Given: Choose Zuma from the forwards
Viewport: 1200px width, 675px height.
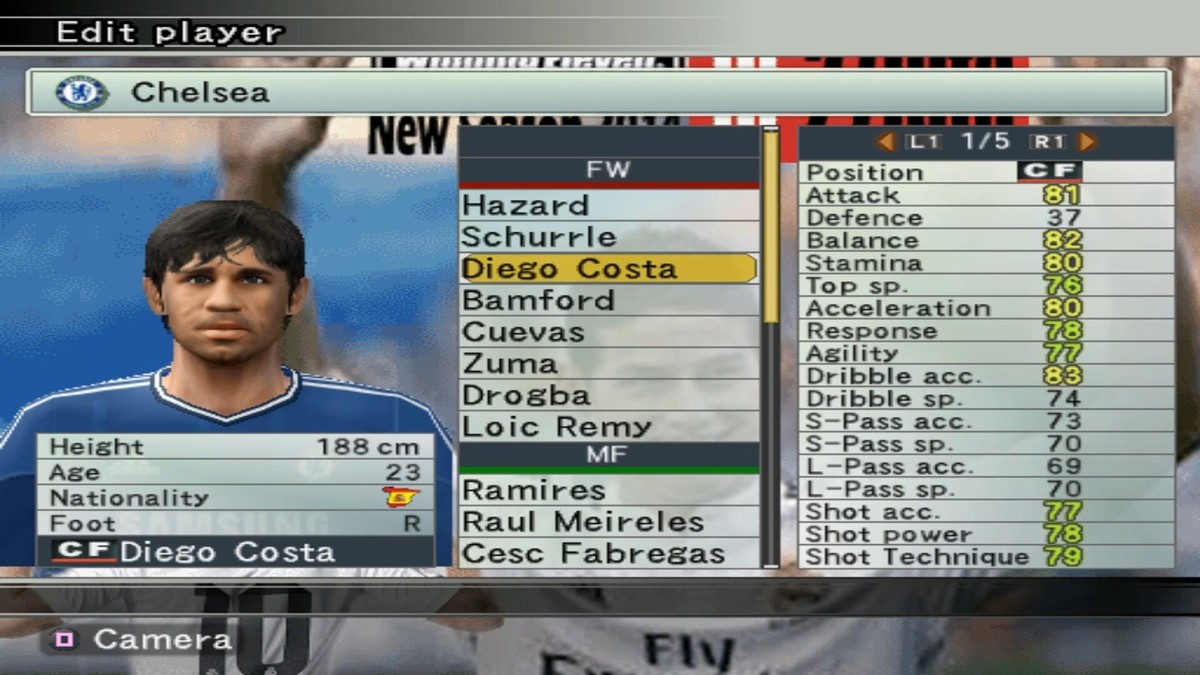Looking at the screenshot, I should pyautogui.click(x=608, y=364).
